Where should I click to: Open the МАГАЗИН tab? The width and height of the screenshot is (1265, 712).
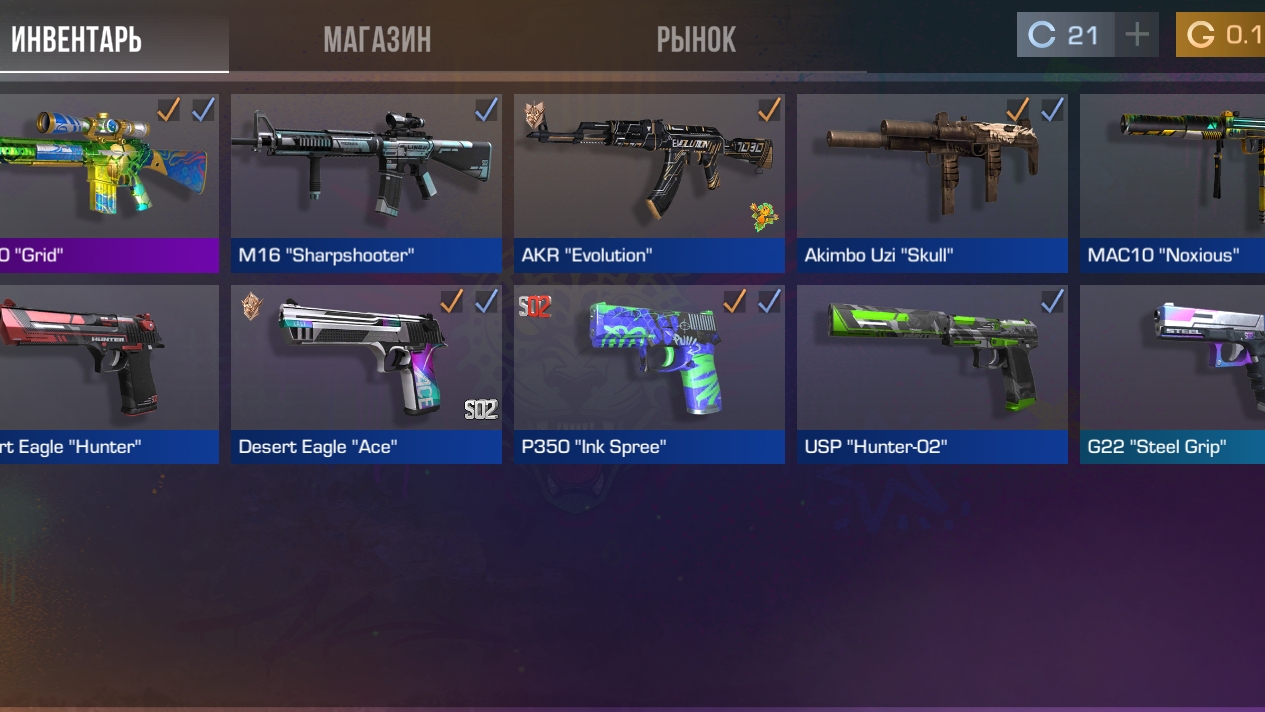point(377,40)
